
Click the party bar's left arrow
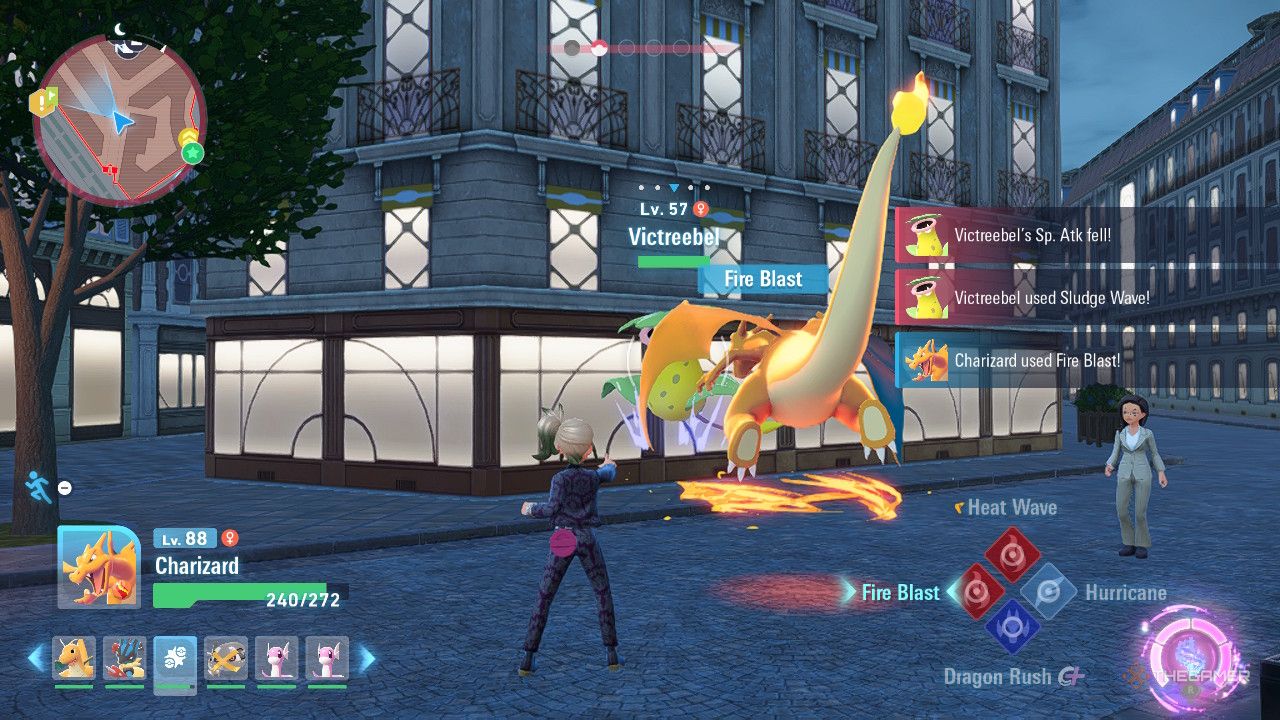36,658
